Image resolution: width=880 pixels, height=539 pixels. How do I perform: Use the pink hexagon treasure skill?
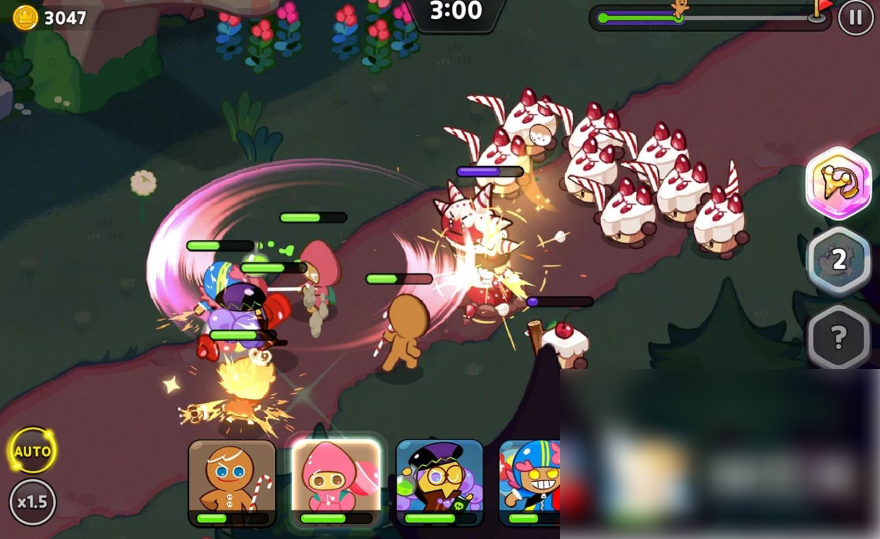(x=838, y=184)
